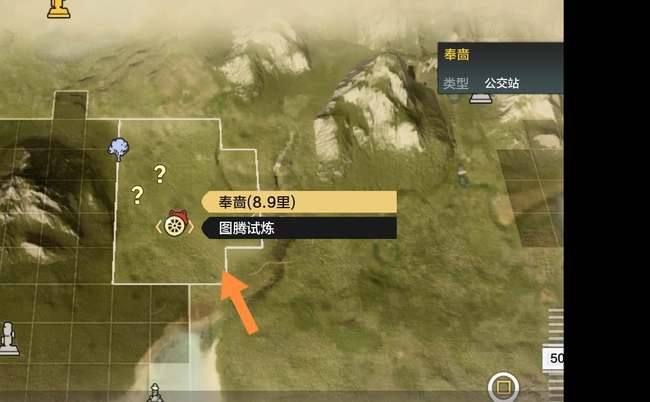Select the red wheel bus station marker
This screenshot has width=650, height=402.
[x=176, y=226]
